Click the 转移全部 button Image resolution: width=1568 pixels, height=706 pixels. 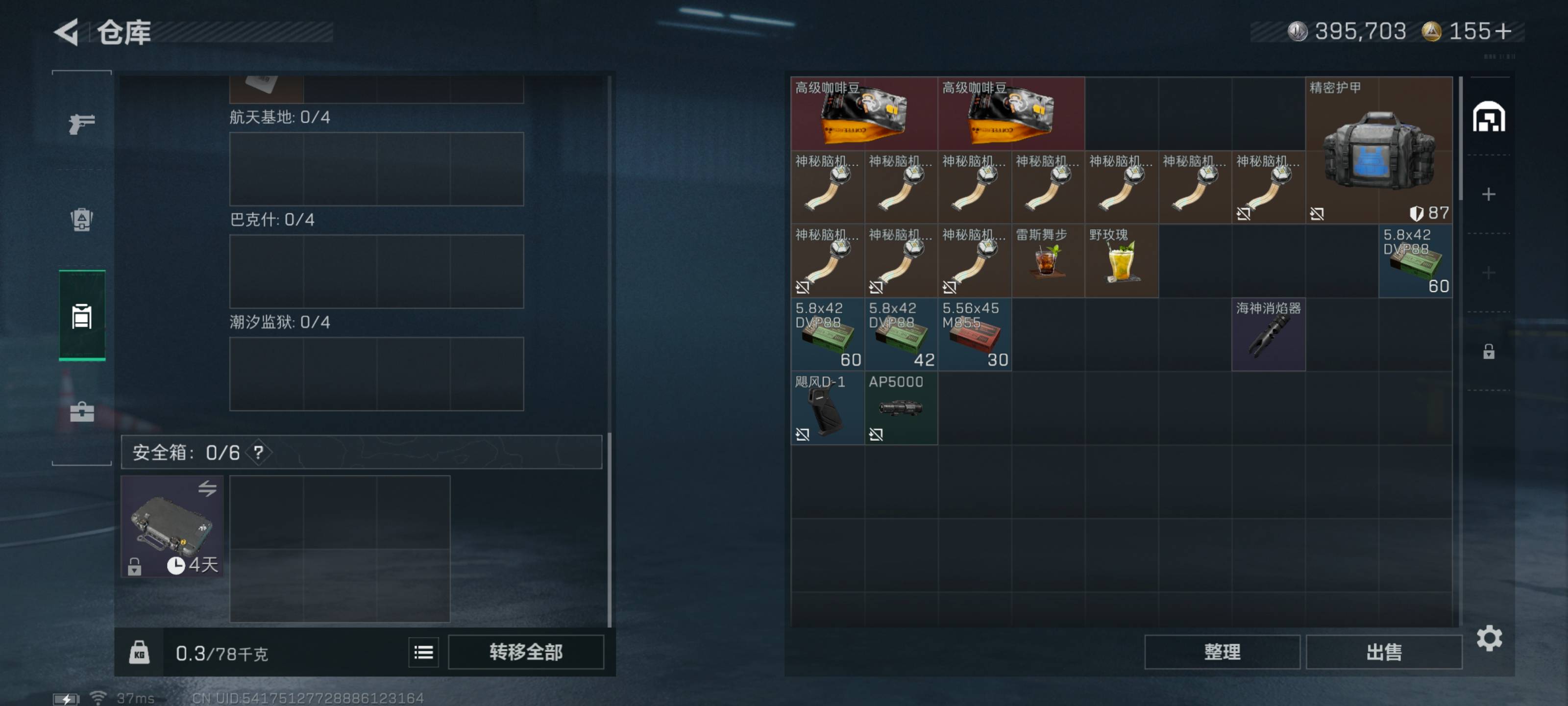coord(526,652)
